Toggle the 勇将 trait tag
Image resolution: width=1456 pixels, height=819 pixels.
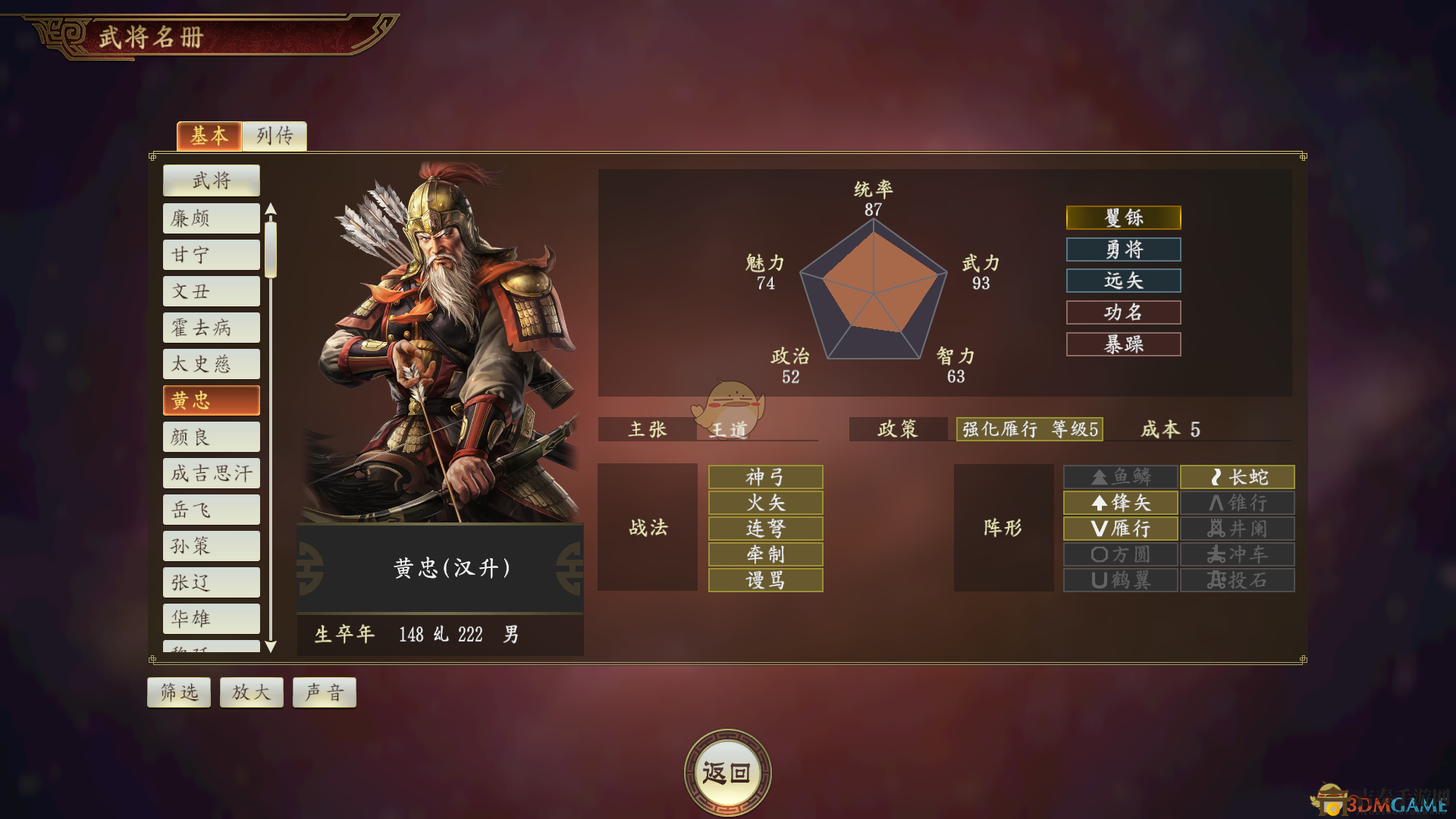[x=1123, y=249]
